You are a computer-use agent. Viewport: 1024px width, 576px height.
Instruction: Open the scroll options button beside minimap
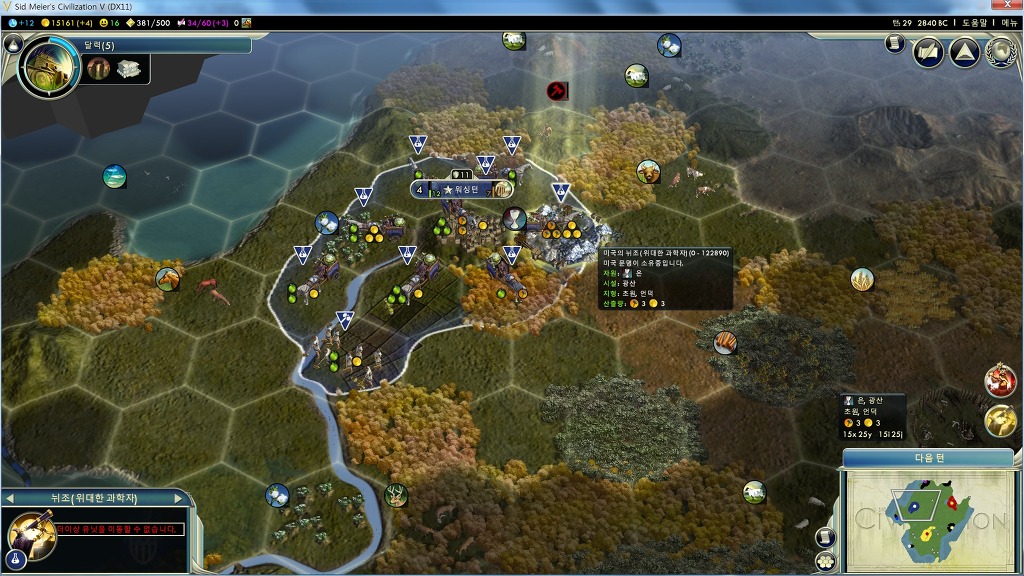click(826, 537)
